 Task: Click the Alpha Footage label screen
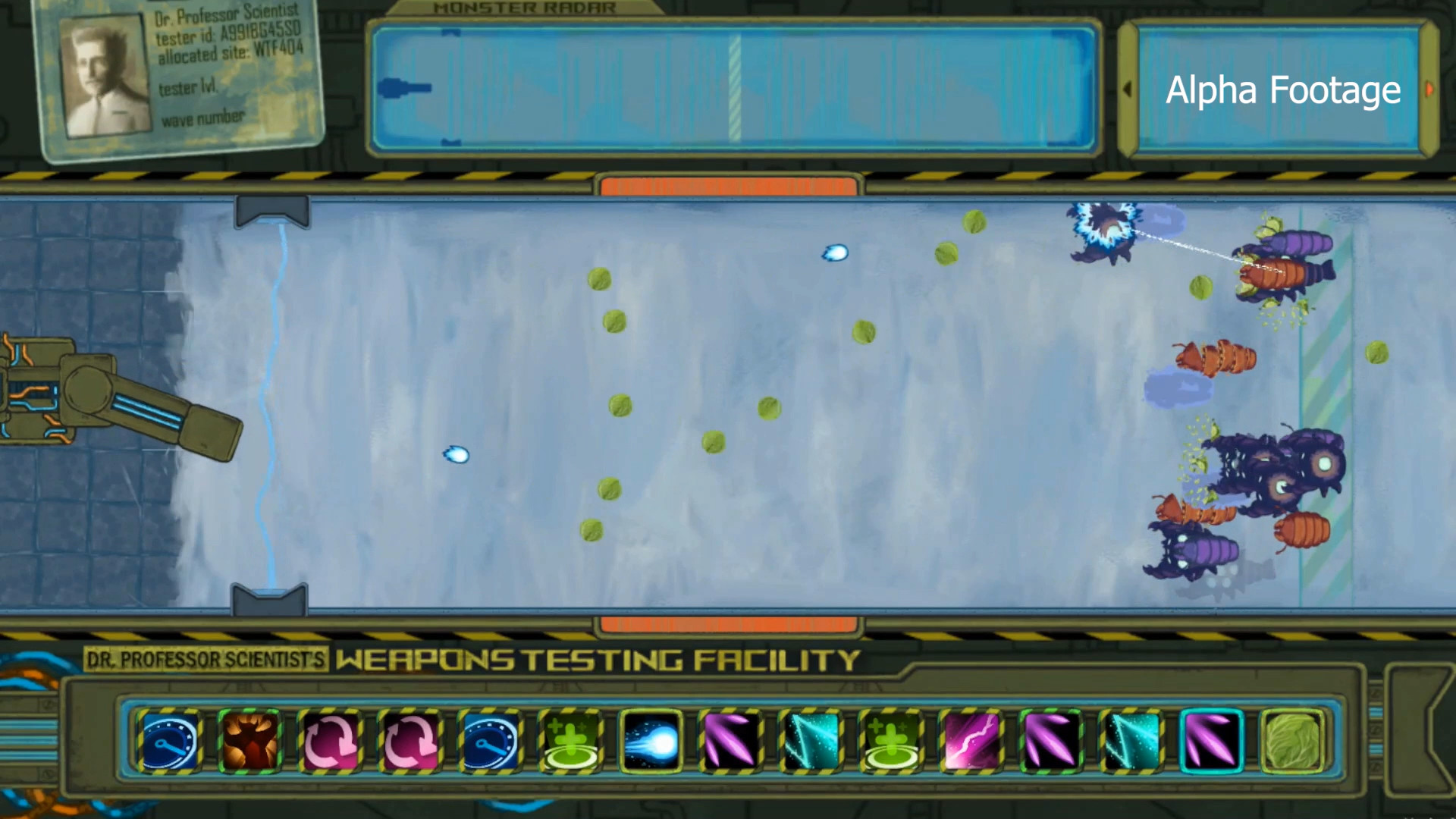coord(1283,90)
